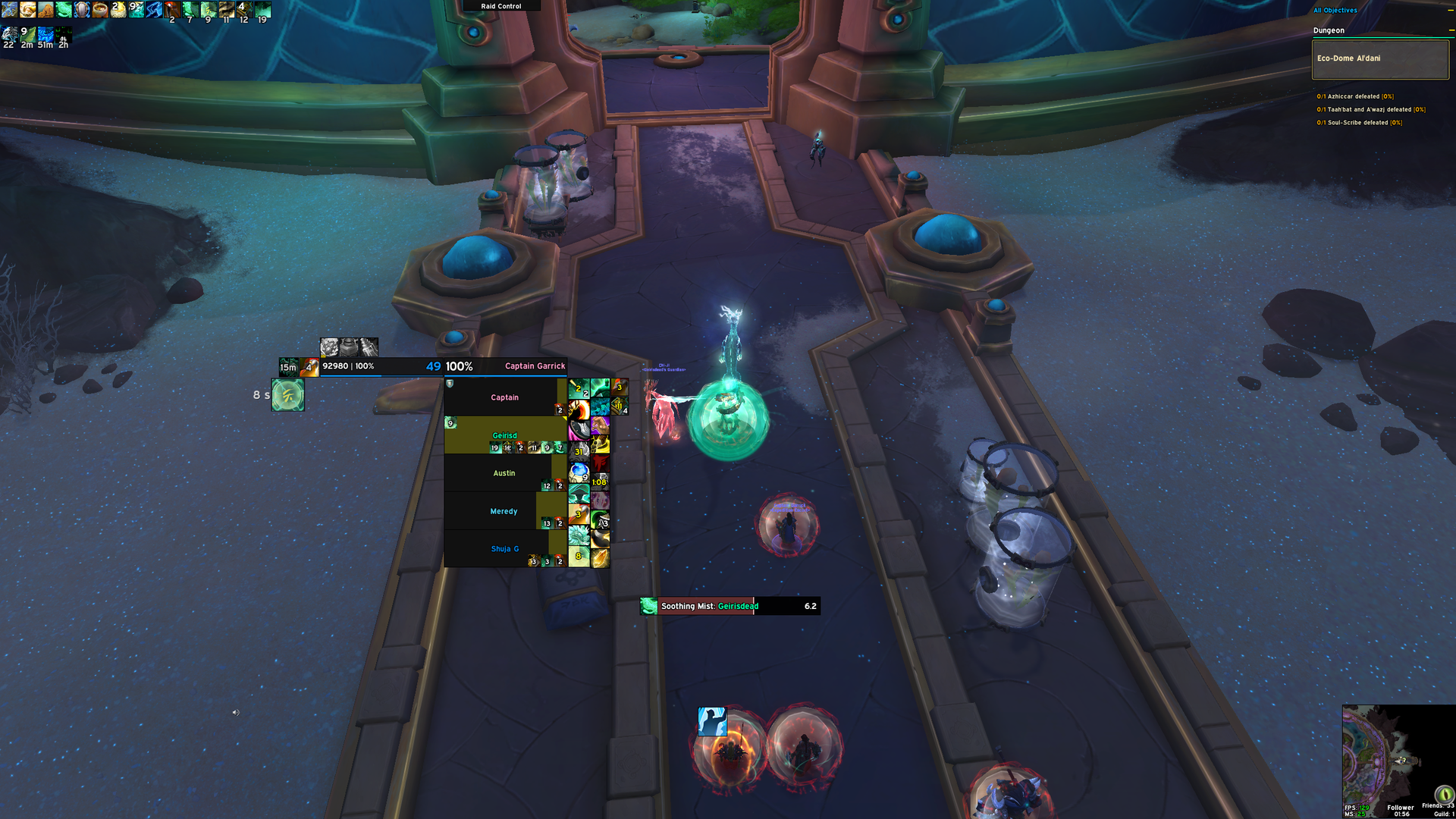Activate the blue crystal orb ability
1456x819 pixels.
(579, 472)
